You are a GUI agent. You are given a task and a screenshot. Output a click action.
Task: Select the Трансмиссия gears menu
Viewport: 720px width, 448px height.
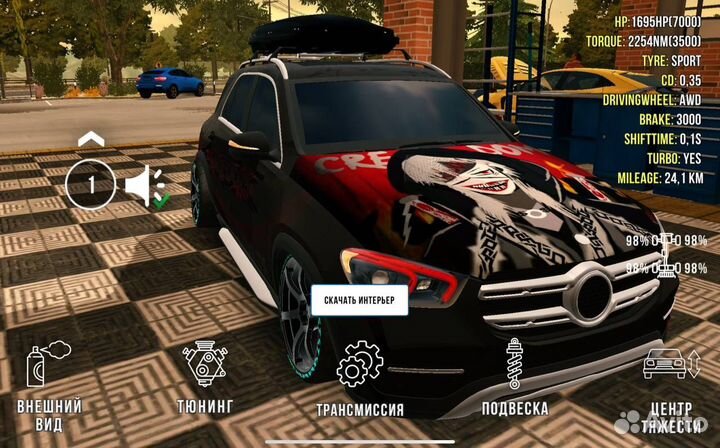click(360, 378)
